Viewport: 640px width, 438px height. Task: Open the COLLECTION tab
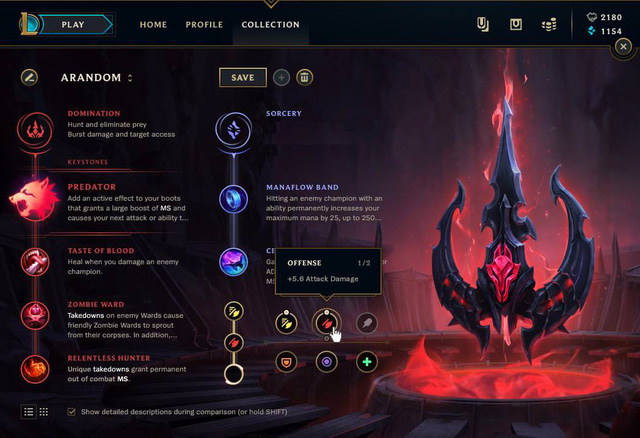point(270,24)
